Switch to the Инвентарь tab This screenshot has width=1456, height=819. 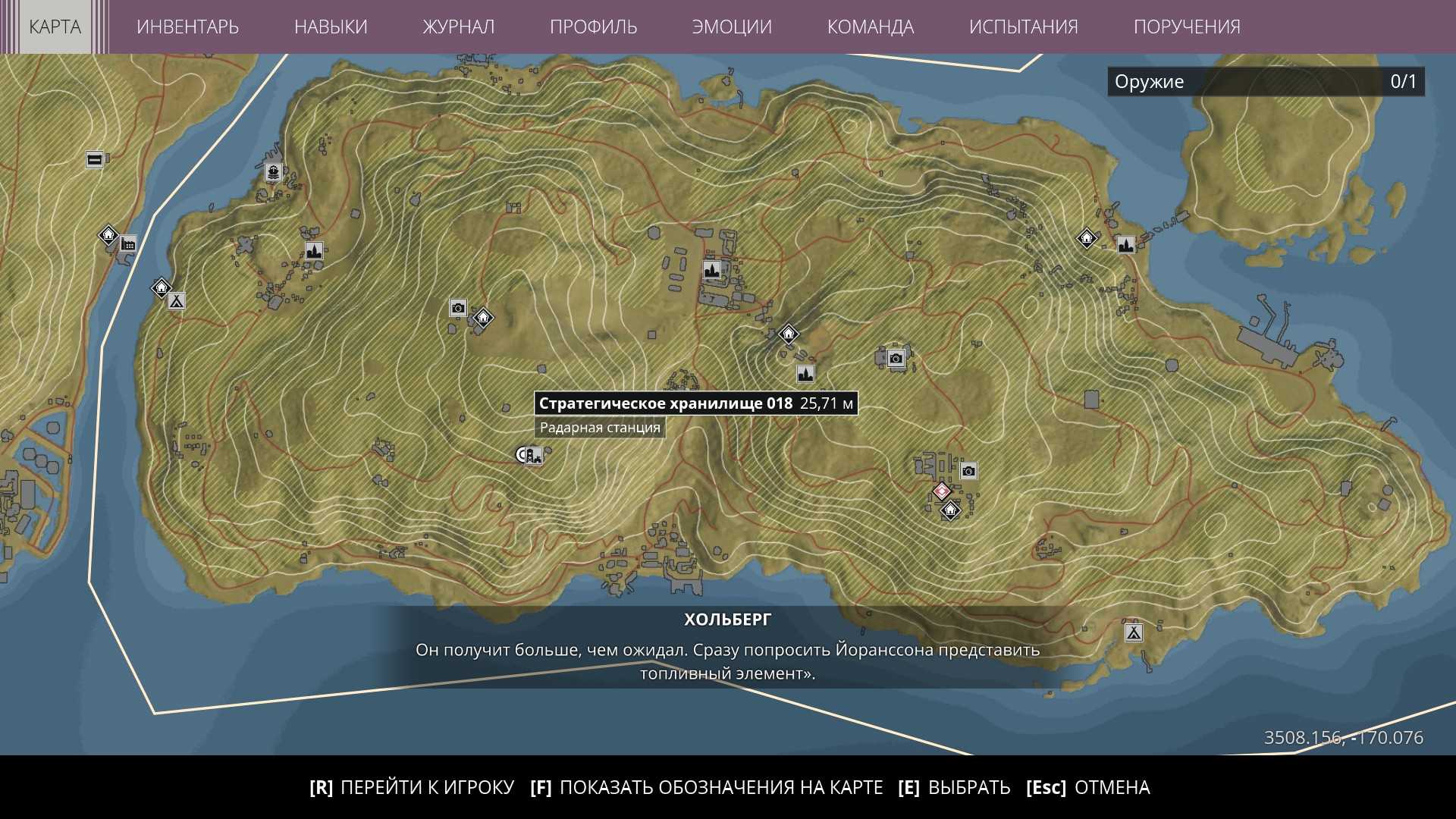187,27
